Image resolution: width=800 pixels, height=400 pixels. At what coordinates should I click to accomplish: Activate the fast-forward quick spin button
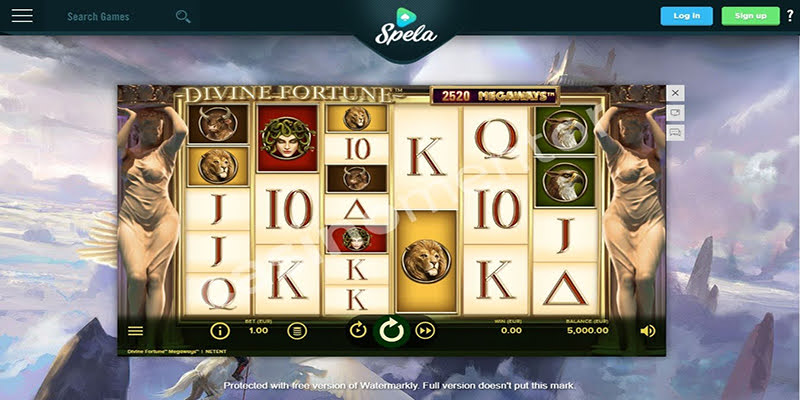tap(425, 330)
